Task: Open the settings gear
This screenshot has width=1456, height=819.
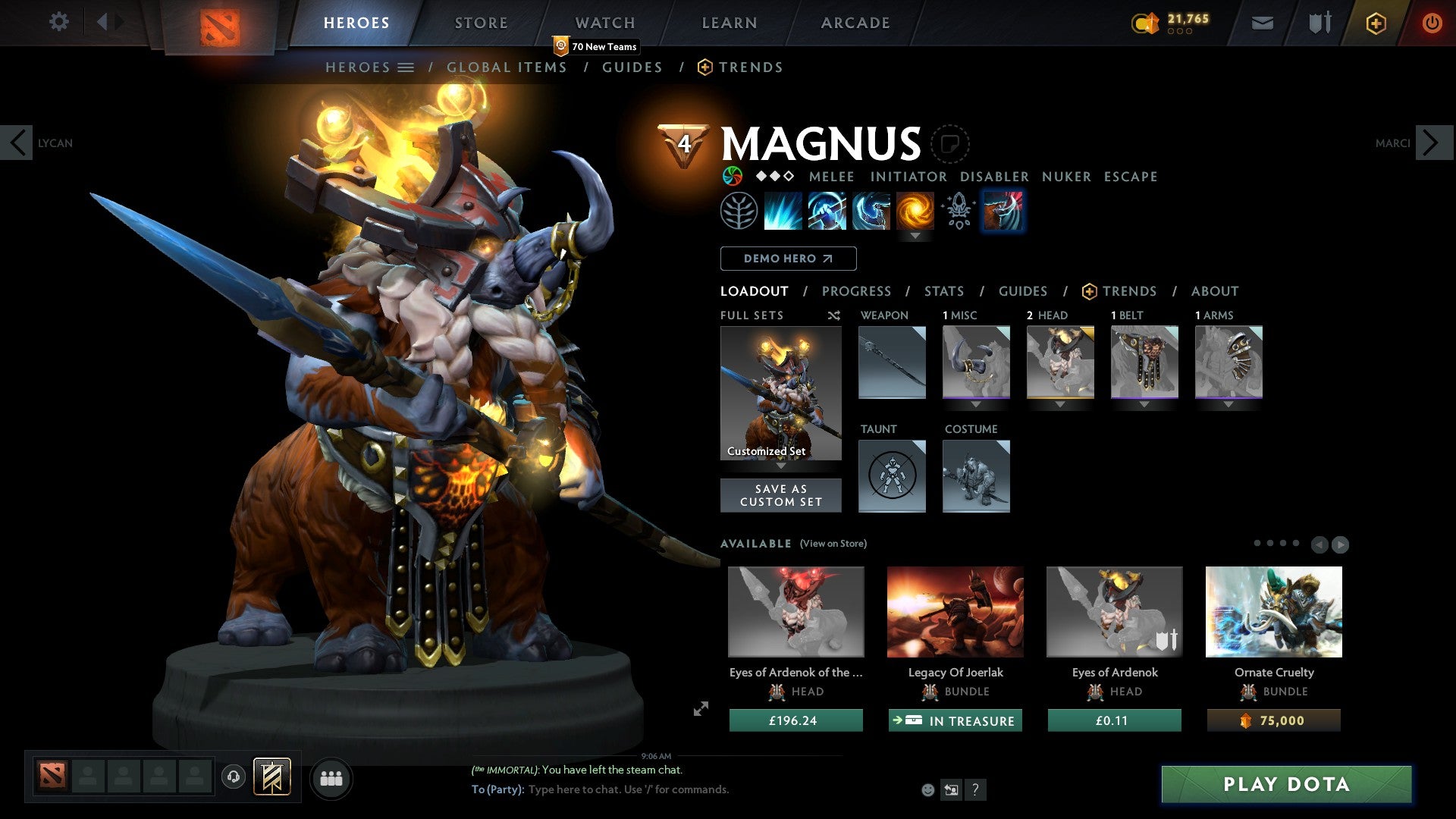Action: pyautogui.click(x=58, y=22)
